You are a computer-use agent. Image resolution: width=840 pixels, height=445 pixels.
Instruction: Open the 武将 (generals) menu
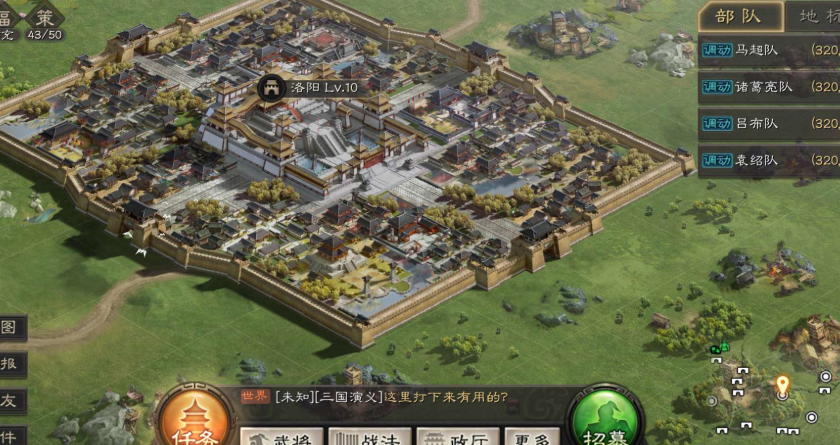(x=285, y=437)
